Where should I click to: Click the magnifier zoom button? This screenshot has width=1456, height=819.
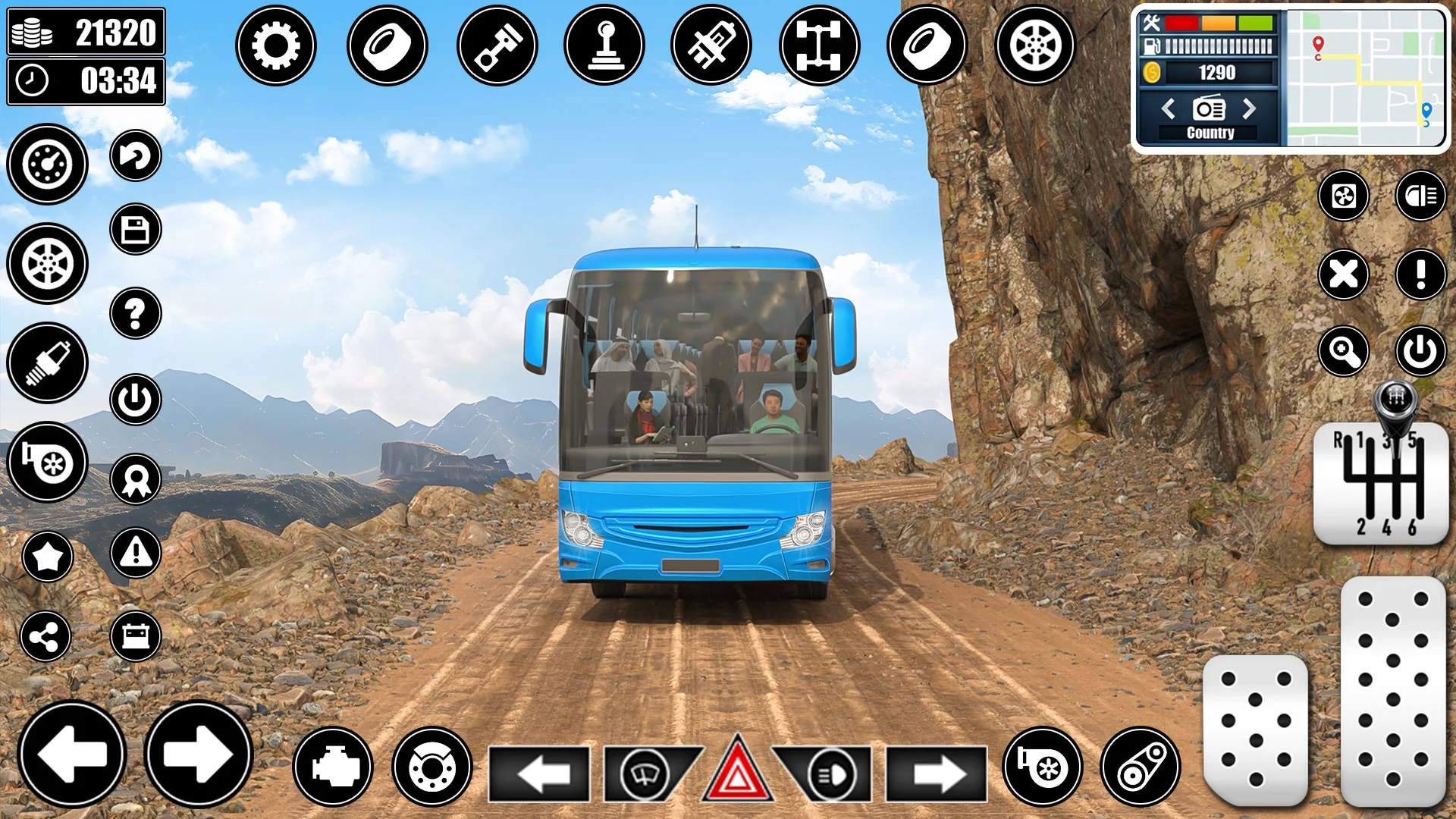pyautogui.click(x=1344, y=351)
